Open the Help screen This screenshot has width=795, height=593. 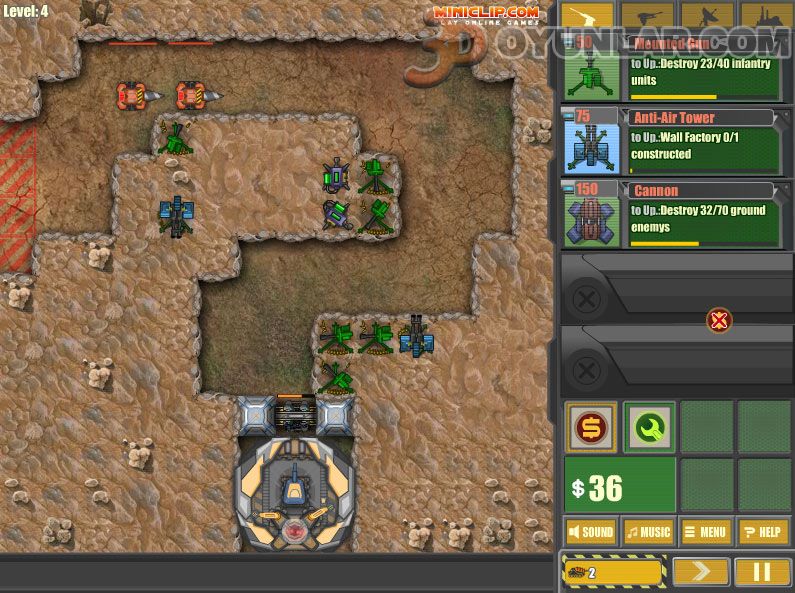pyautogui.click(x=764, y=532)
